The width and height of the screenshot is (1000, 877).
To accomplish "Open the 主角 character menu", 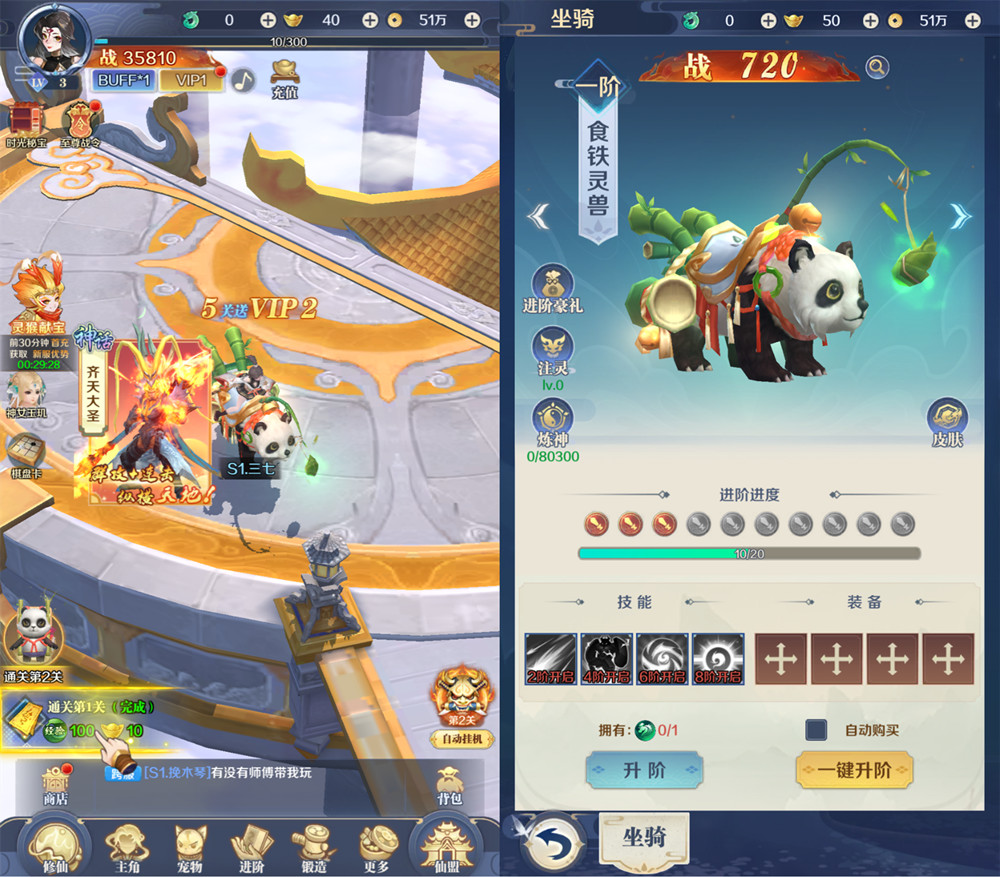I will (128, 847).
